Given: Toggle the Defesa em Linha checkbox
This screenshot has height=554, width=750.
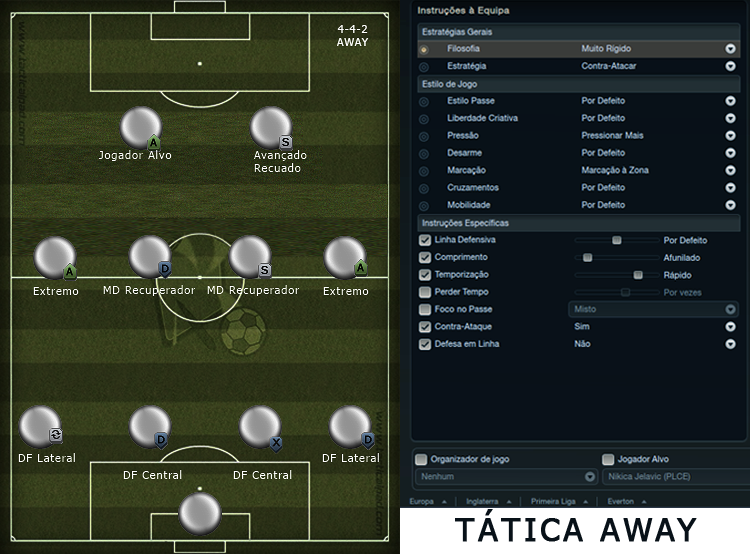Looking at the screenshot, I should point(425,344).
